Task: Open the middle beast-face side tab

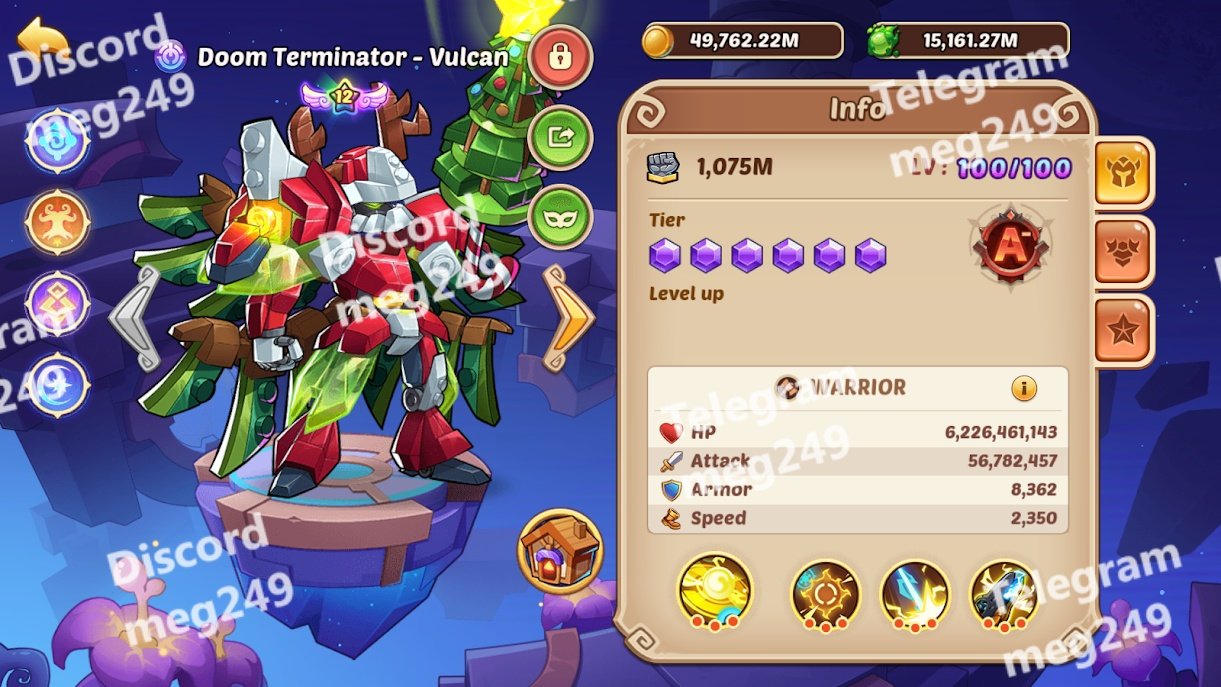Action: tap(1124, 252)
